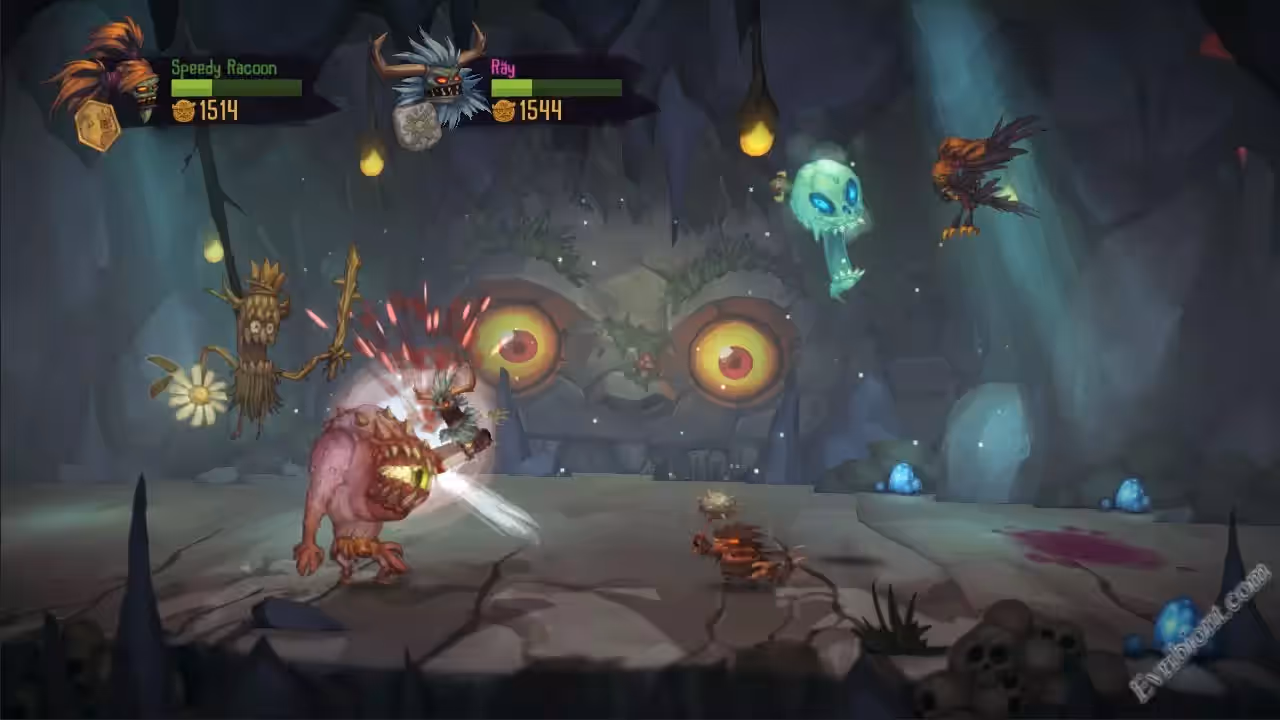Screen dimensions: 1280x720
Task: Choose the golden hexagon token under Speedy Racoon
Action: click(x=97, y=126)
